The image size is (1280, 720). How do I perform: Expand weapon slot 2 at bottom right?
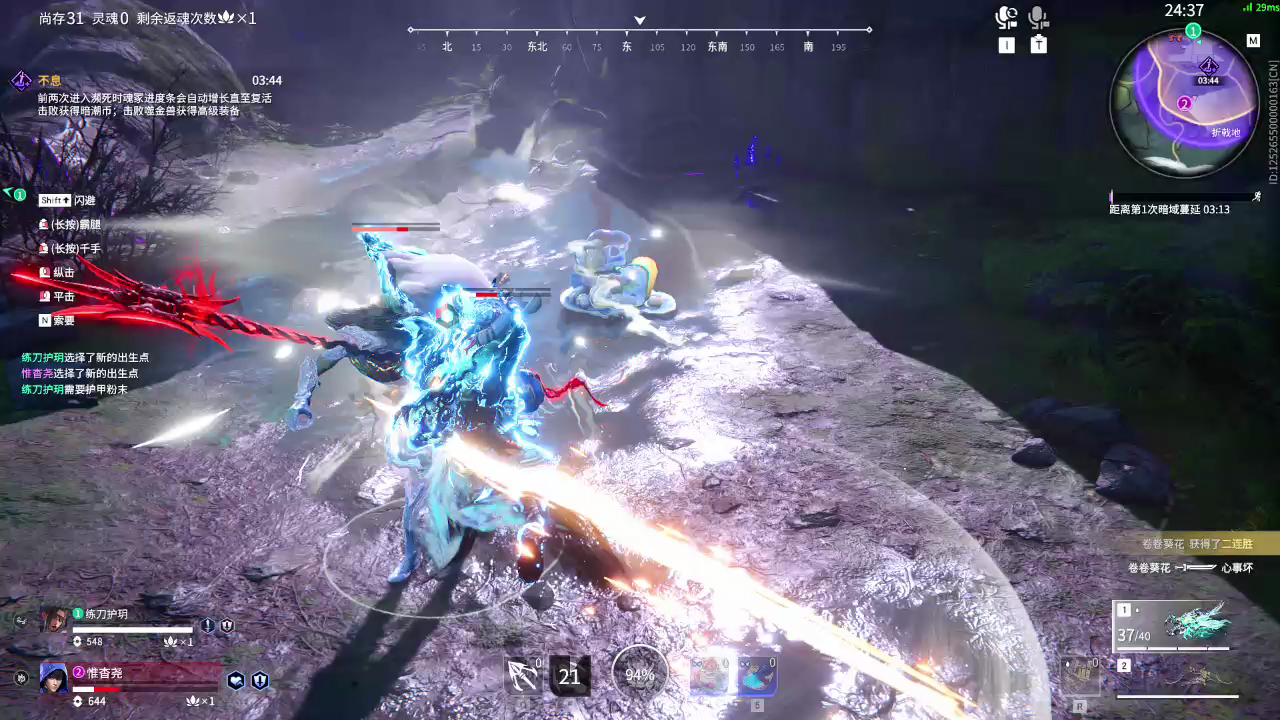click(x=1125, y=663)
